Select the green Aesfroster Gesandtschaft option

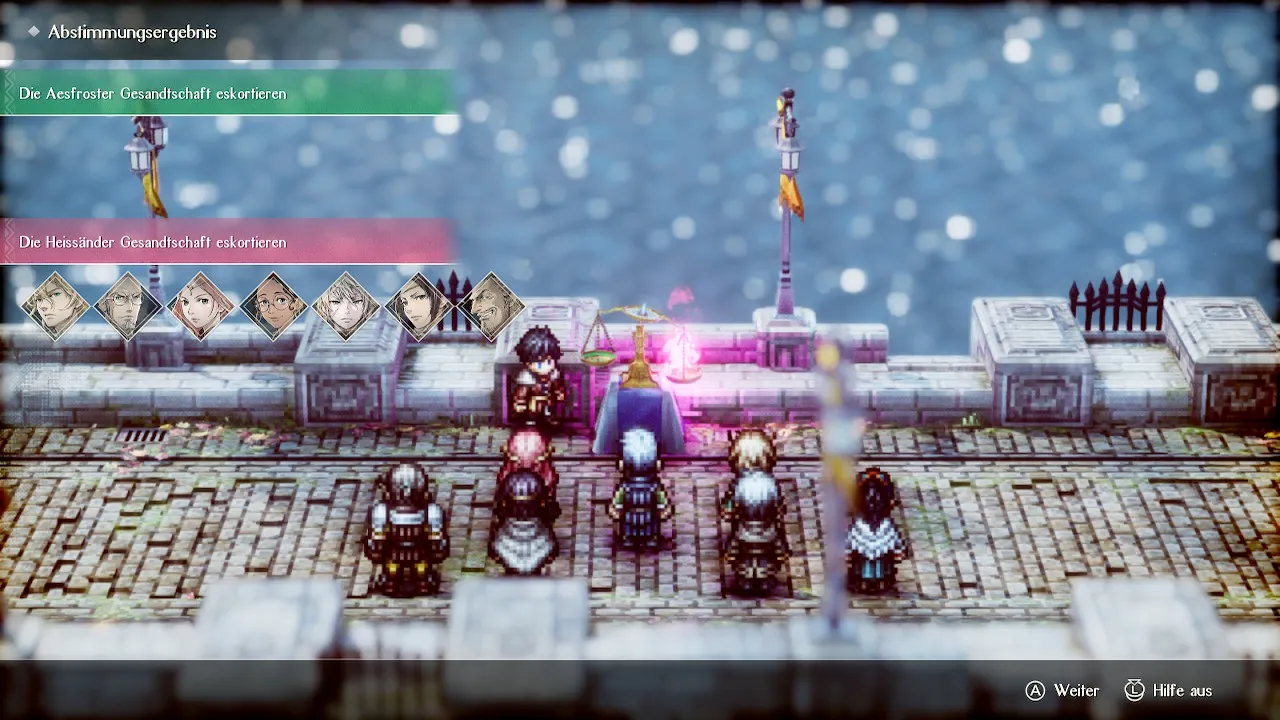[x=227, y=93]
